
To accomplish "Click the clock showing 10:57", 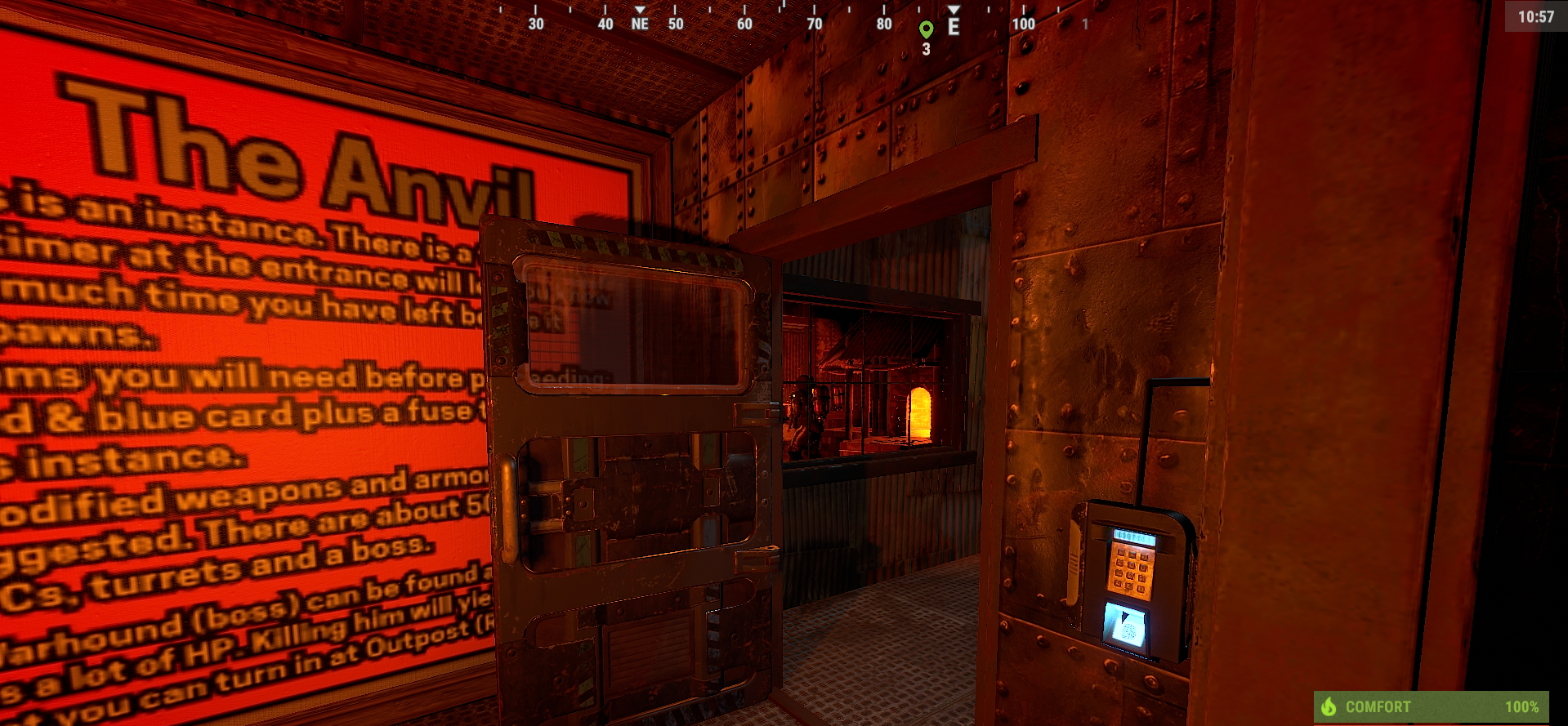I will (x=1536, y=16).
